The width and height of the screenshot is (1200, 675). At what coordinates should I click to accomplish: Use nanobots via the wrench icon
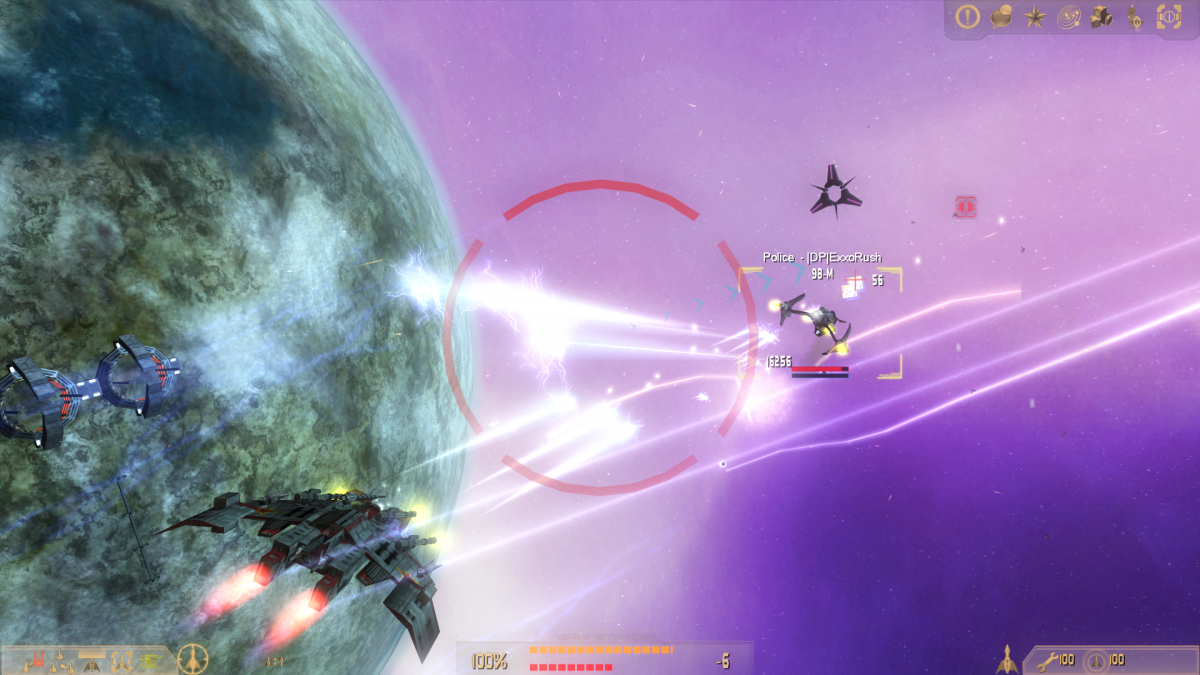[1047, 660]
